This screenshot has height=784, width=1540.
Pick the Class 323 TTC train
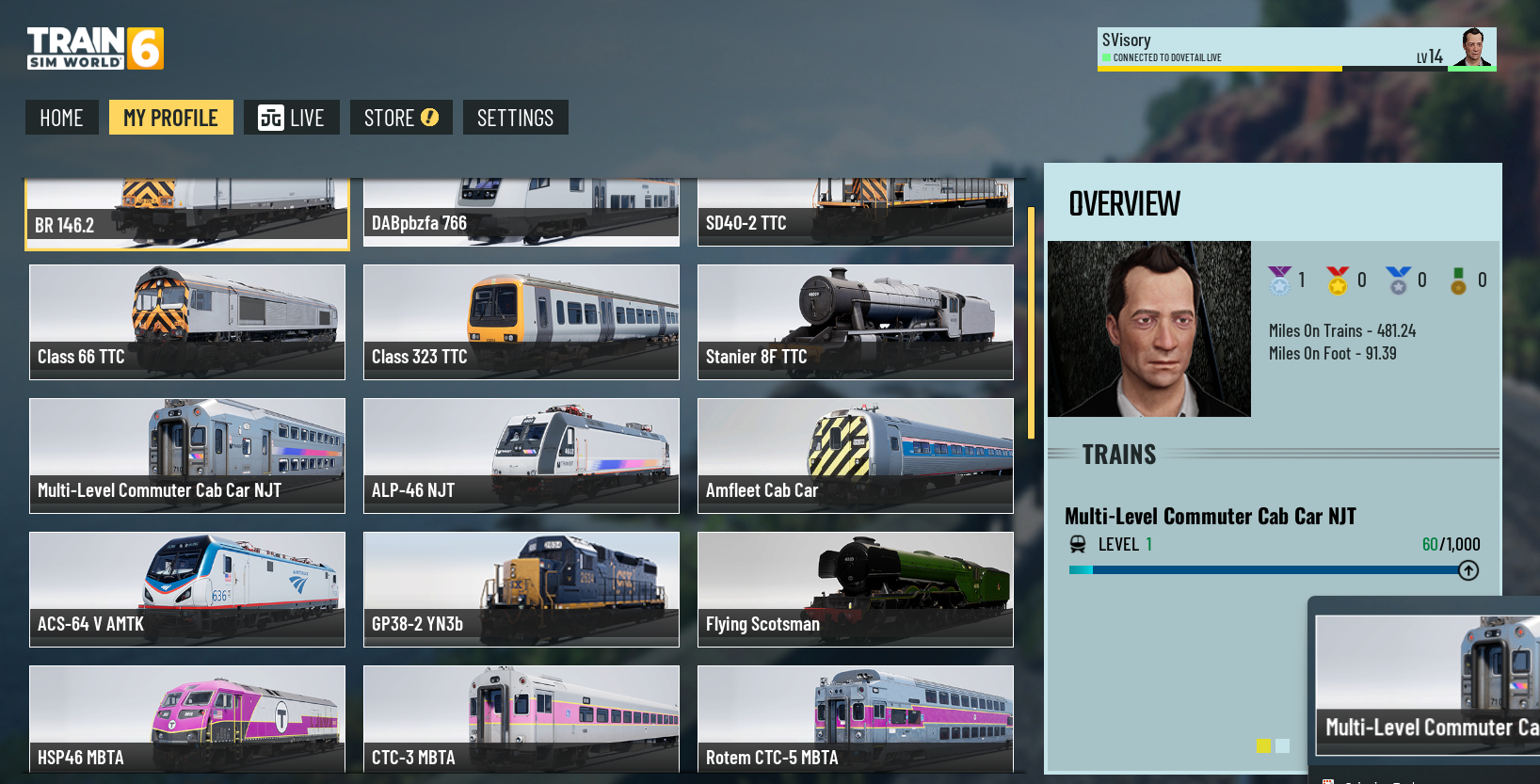[521, 322]
